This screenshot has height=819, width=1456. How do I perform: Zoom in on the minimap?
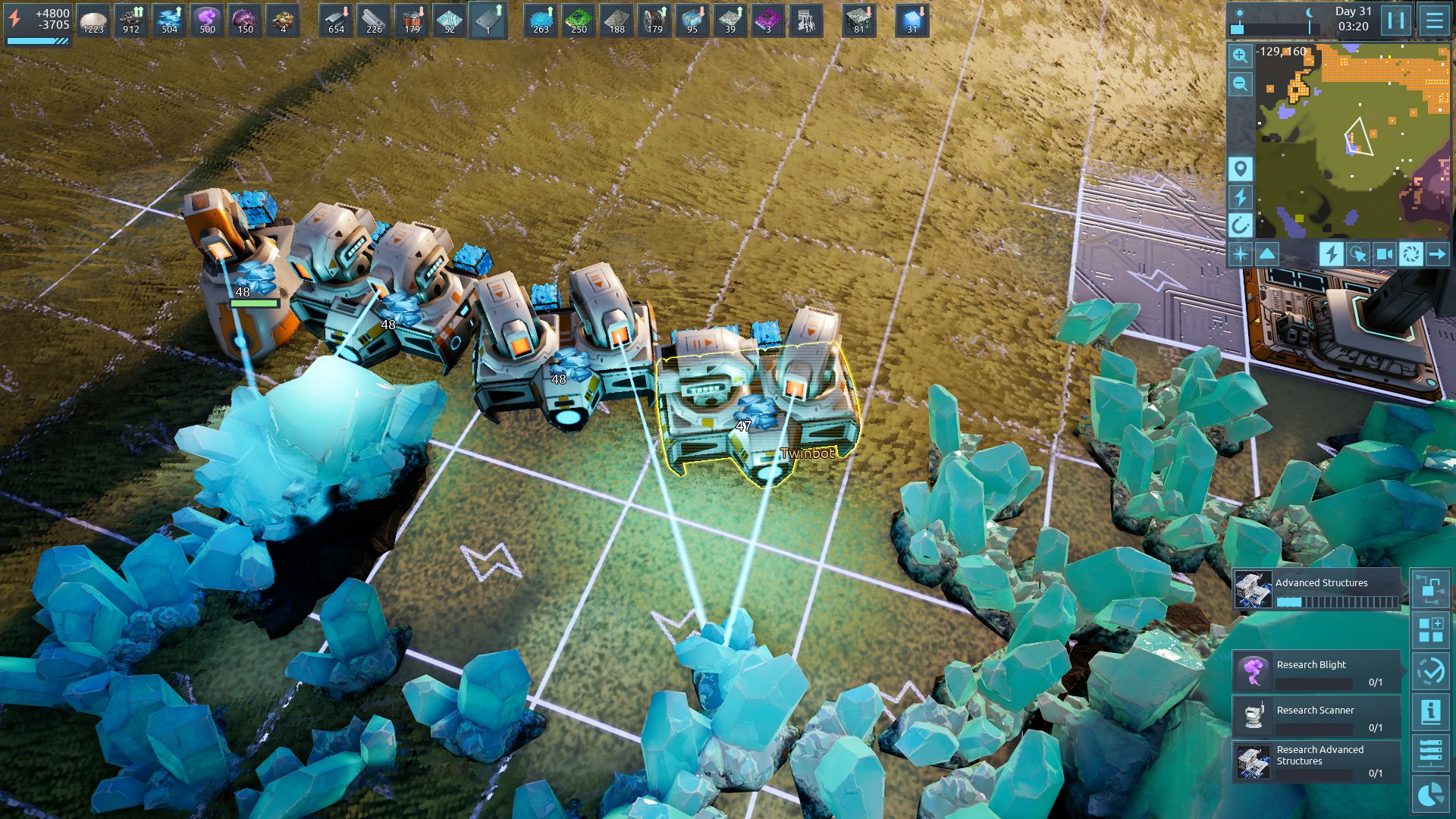1240,55
